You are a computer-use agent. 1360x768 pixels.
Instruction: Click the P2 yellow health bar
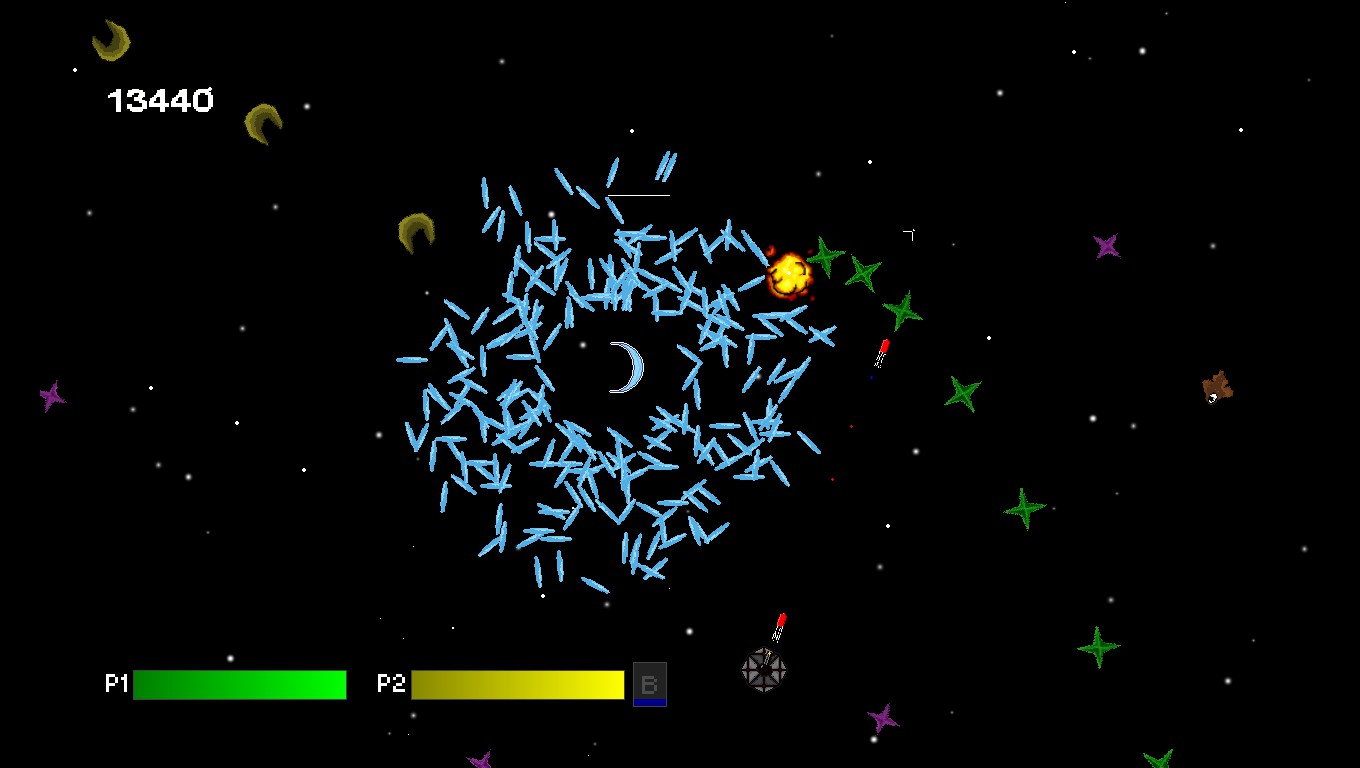coord(516,684)
